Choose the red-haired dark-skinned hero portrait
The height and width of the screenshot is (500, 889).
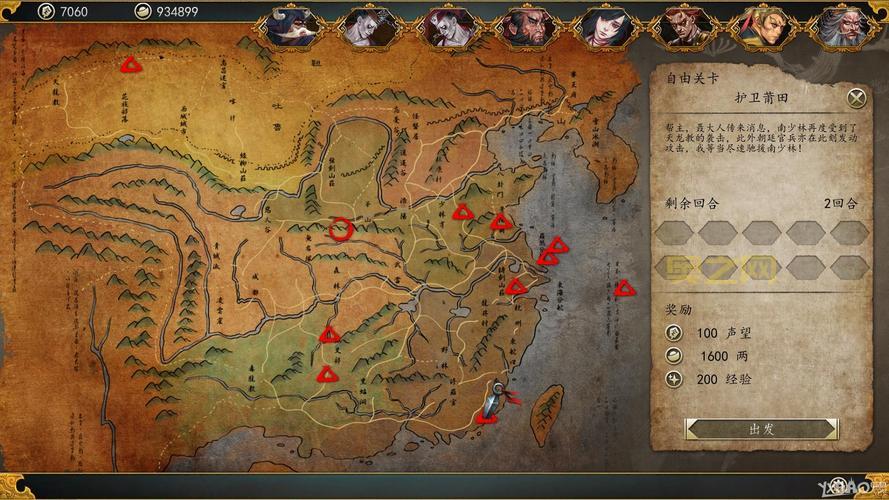point(685,25)
